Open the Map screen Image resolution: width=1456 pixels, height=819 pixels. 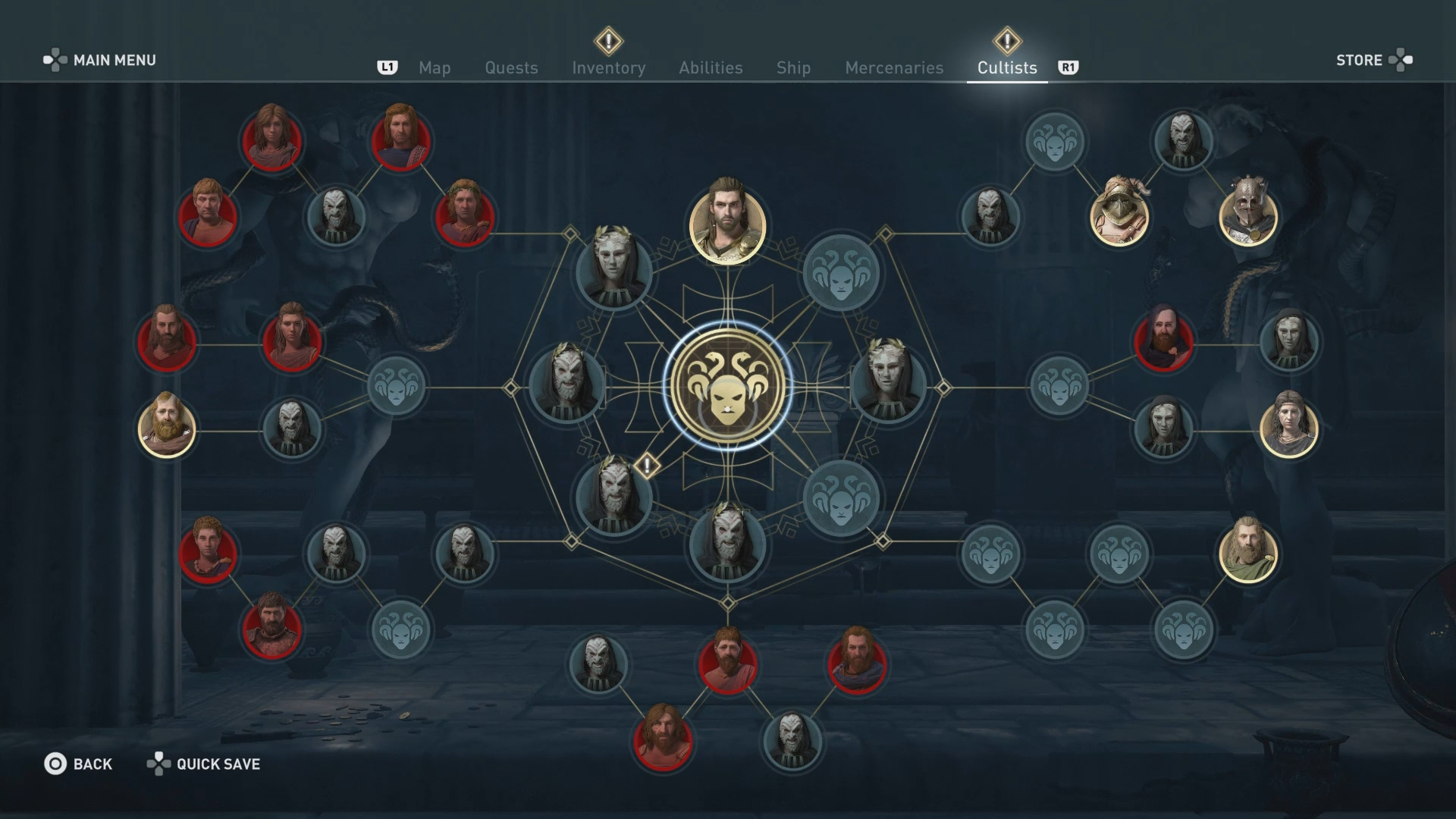[x=434, y=68]
